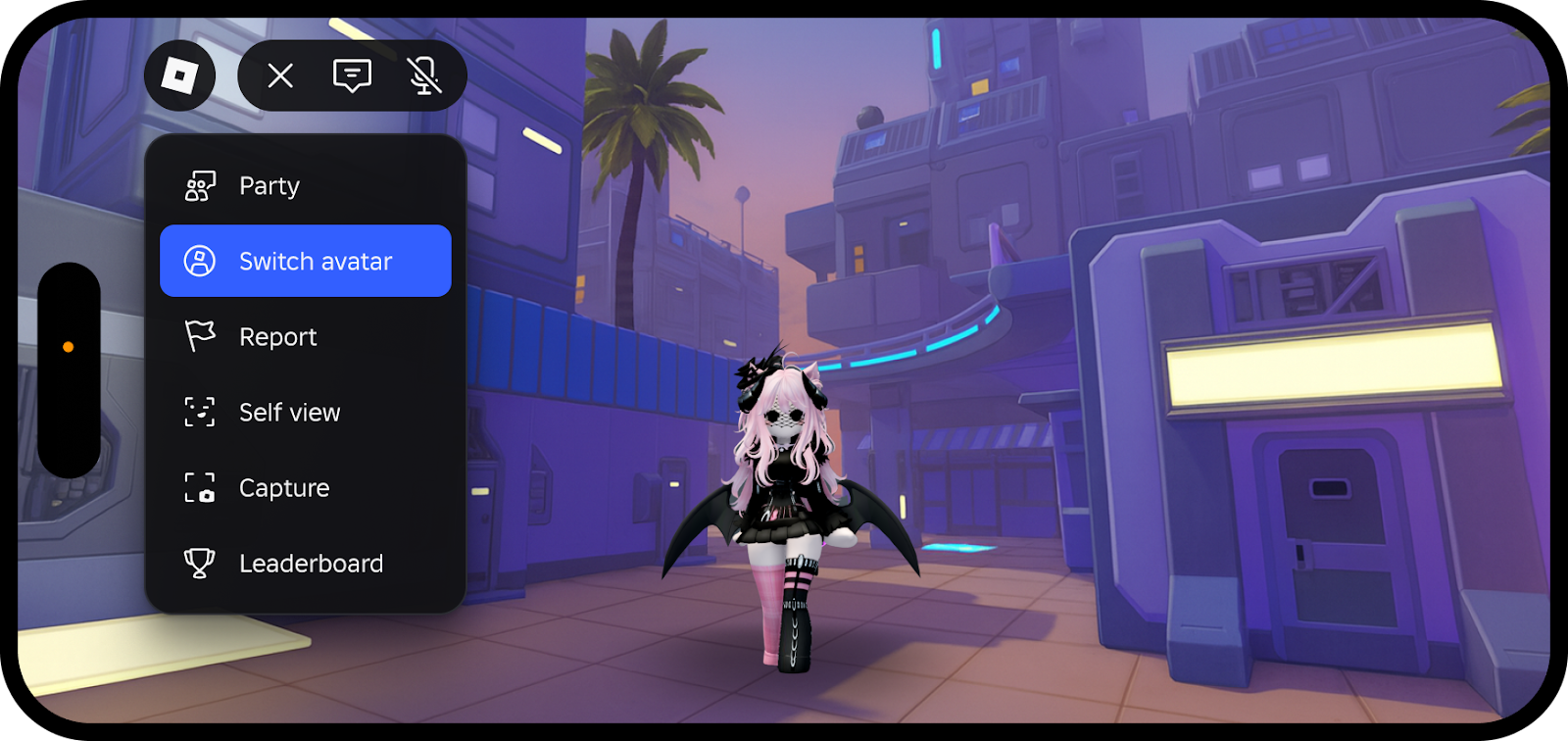Viewport: 1568px width, 741px height.
Task: Select Switch avatar option
Action: pos(305,261)
